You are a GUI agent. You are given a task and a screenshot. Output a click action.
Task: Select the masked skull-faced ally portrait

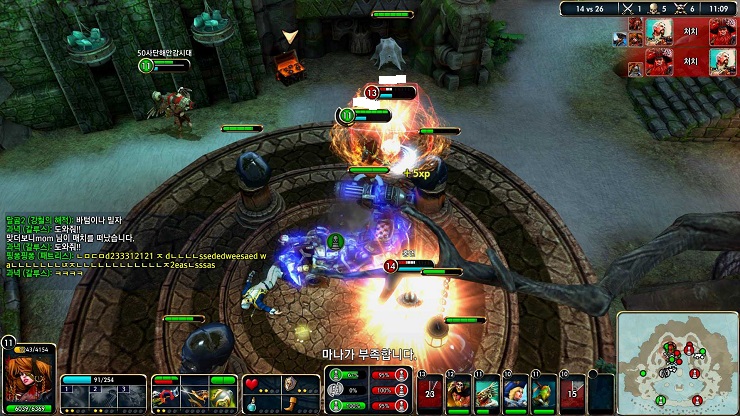click(458, 392)
